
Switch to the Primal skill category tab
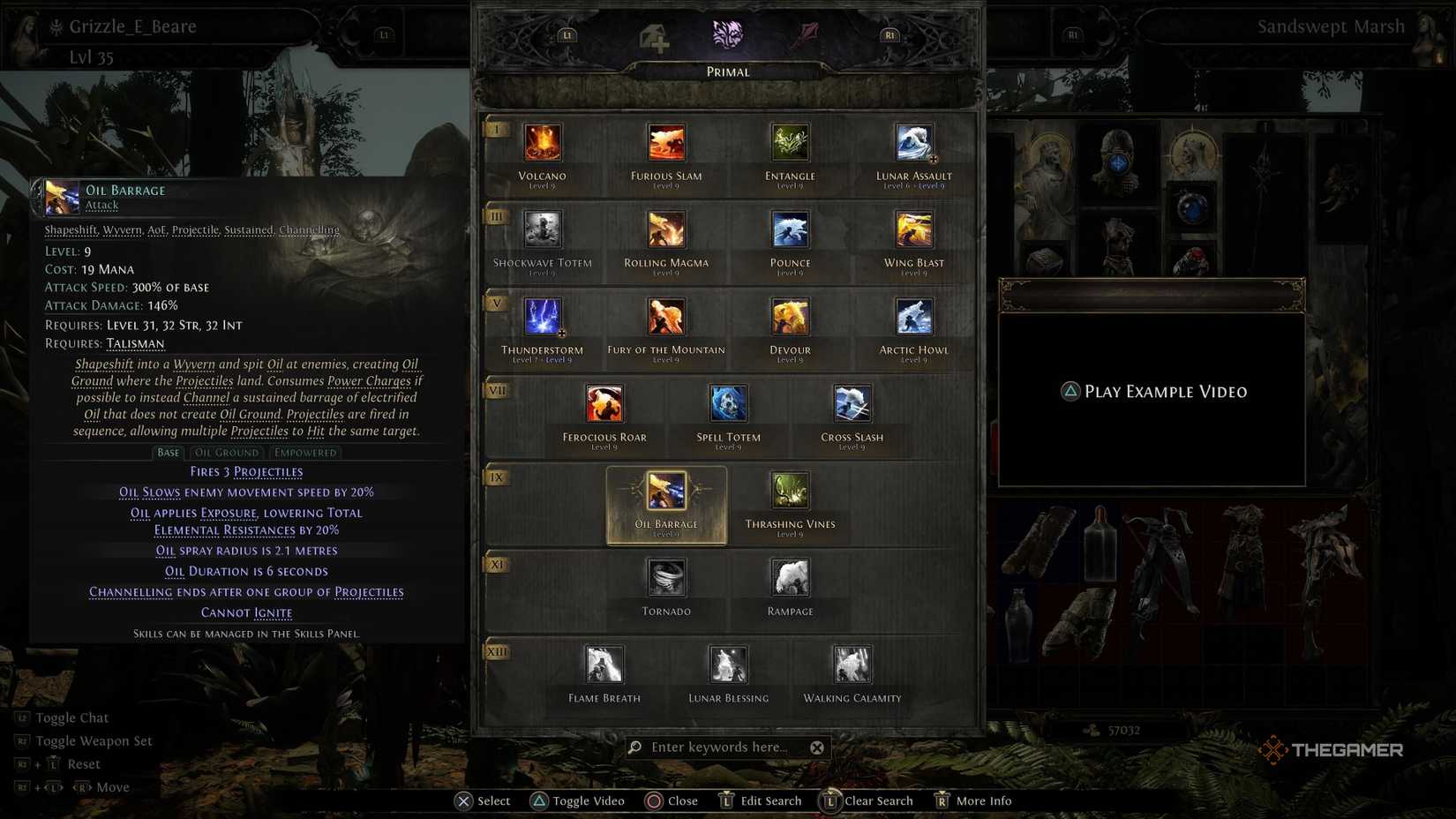point(727,35)
